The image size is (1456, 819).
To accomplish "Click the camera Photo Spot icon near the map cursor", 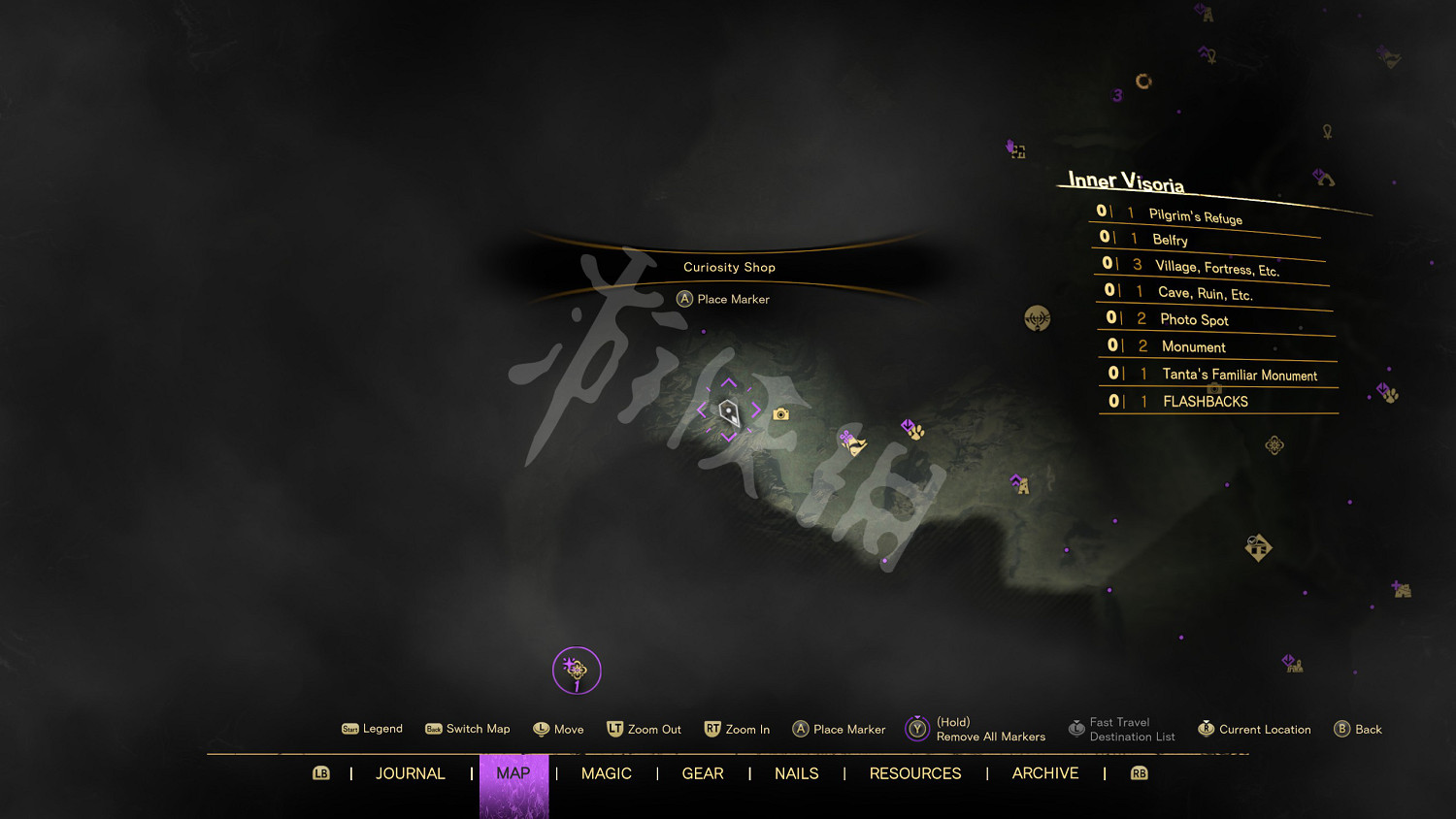I will pyautogui.click(x=780, y=413).
